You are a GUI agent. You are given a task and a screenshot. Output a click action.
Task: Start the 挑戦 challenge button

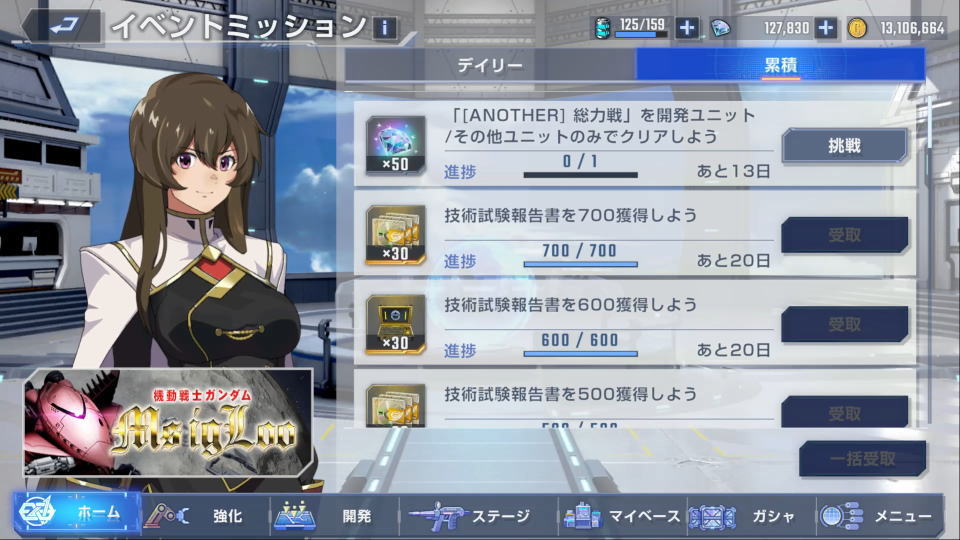pyautogui.click(x=844, y=146)
